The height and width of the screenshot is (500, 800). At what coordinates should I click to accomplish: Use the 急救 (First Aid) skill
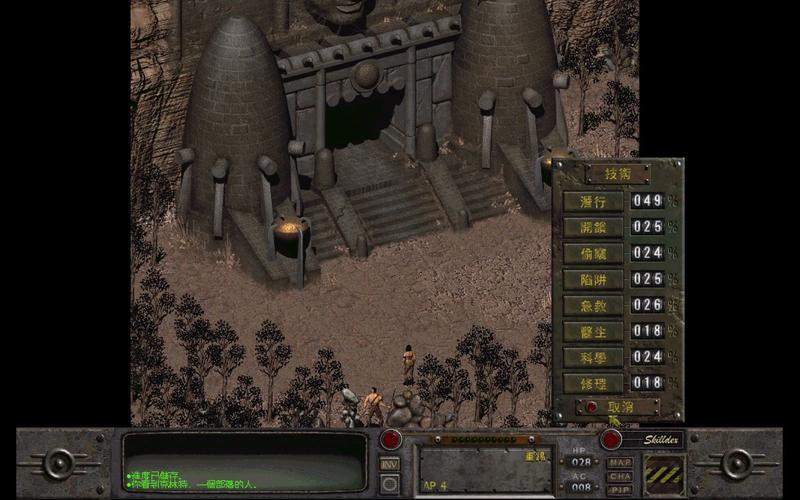[593, 305]
